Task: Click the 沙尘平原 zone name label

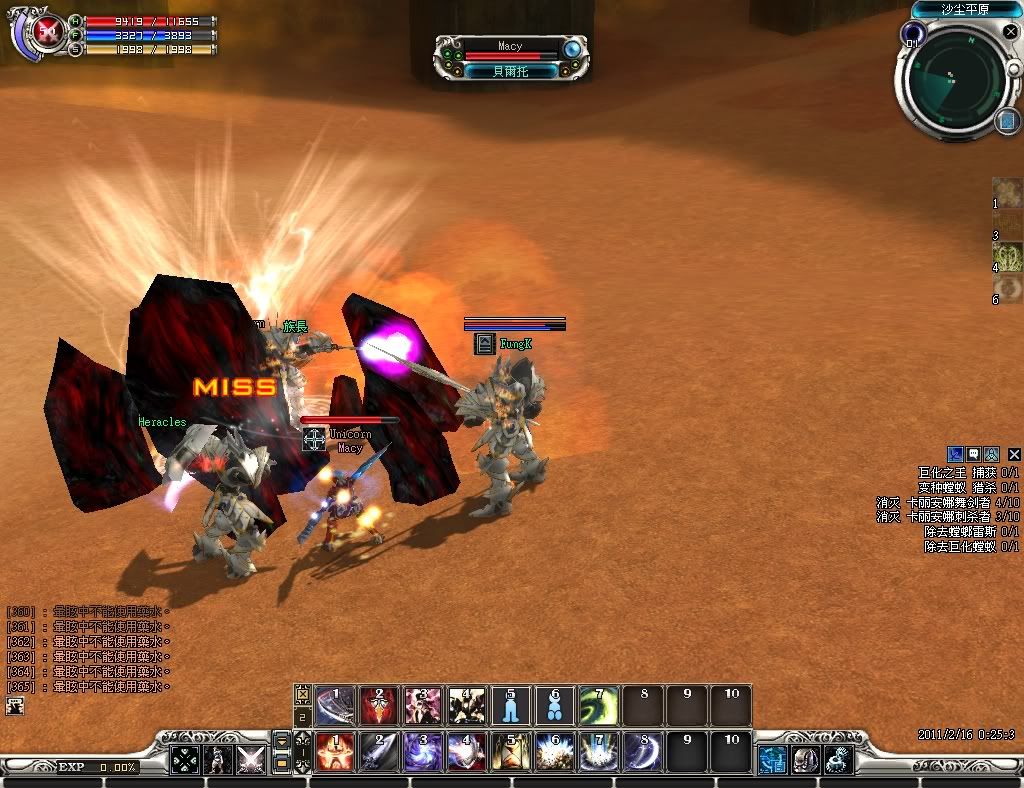Action: (x=965, y=9)
